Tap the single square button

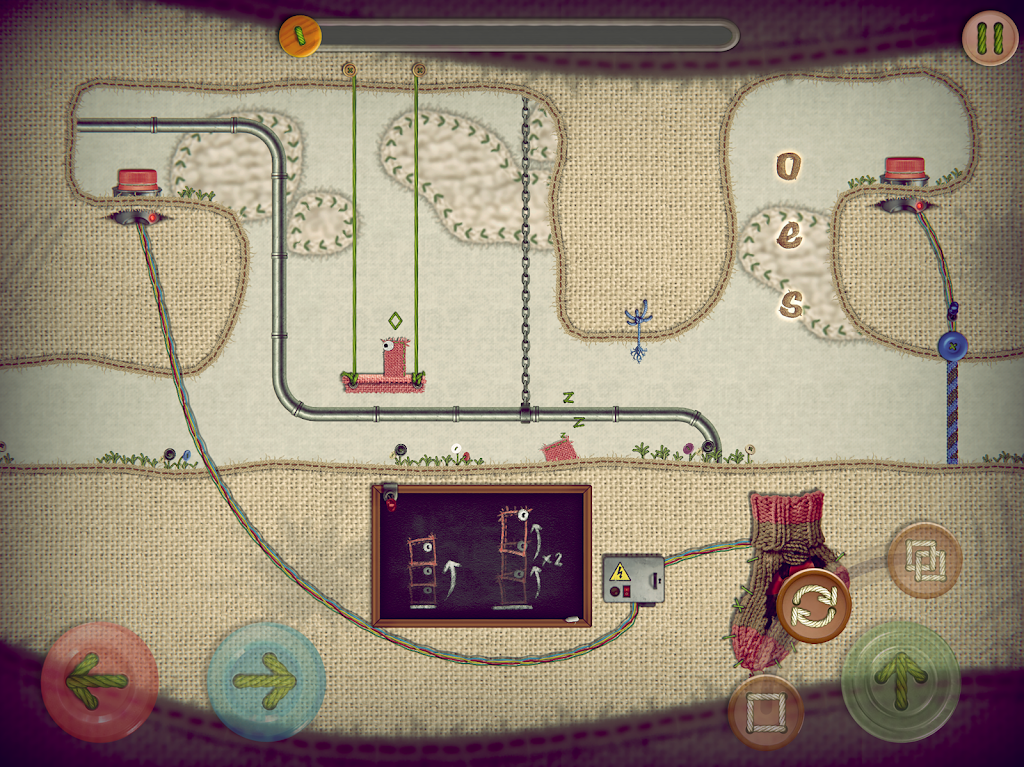point(766,712)
